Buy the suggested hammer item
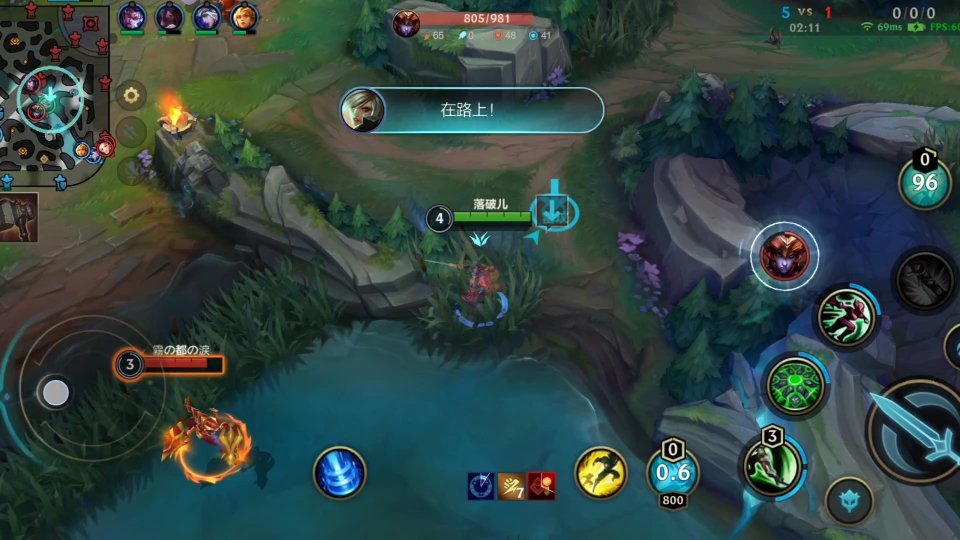Viewport: 960px width, 540px height. pos(19,217)
